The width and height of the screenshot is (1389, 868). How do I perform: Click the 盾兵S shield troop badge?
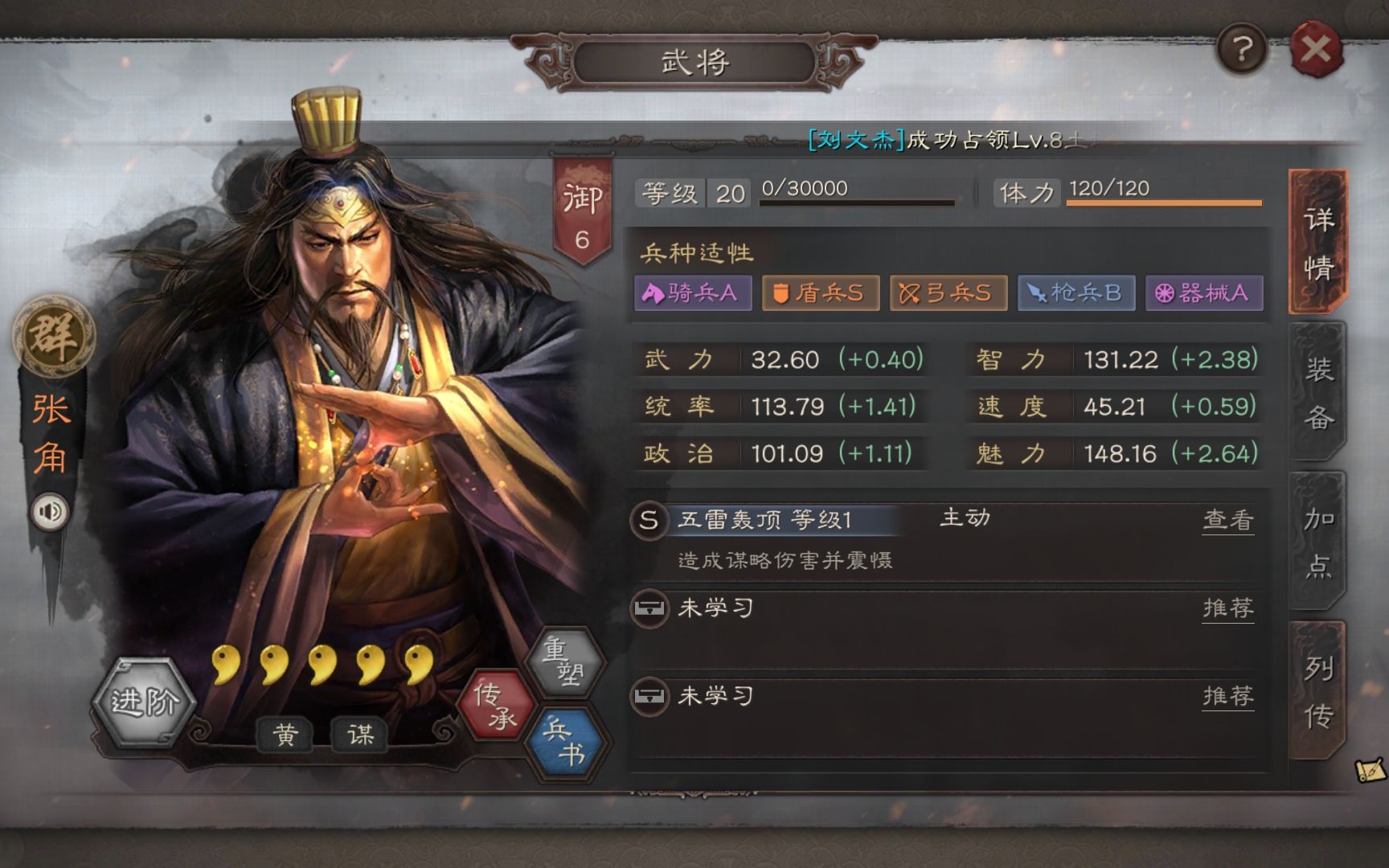(820, 293)
